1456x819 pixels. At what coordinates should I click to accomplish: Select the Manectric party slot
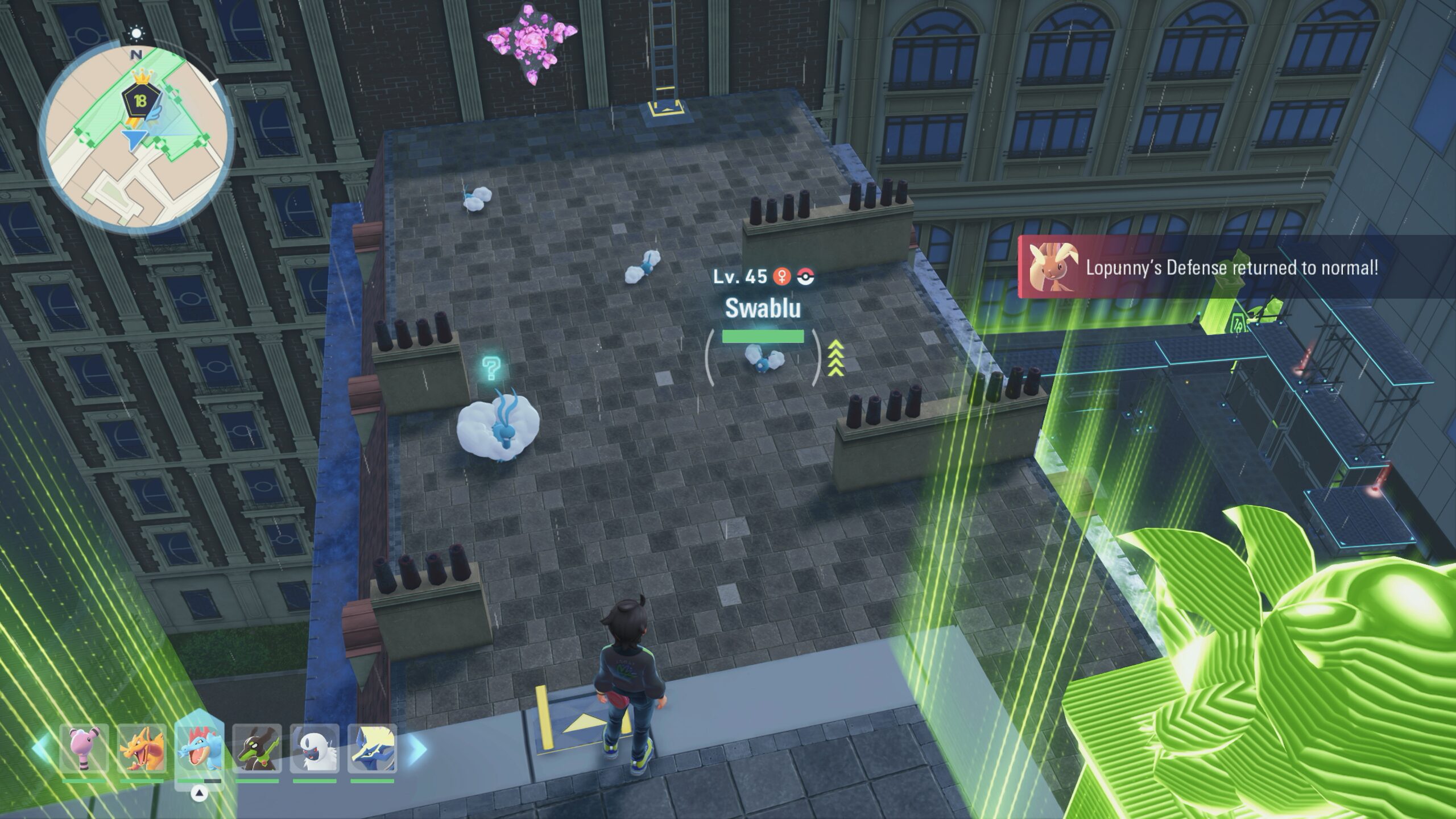[x=372, y=747]
